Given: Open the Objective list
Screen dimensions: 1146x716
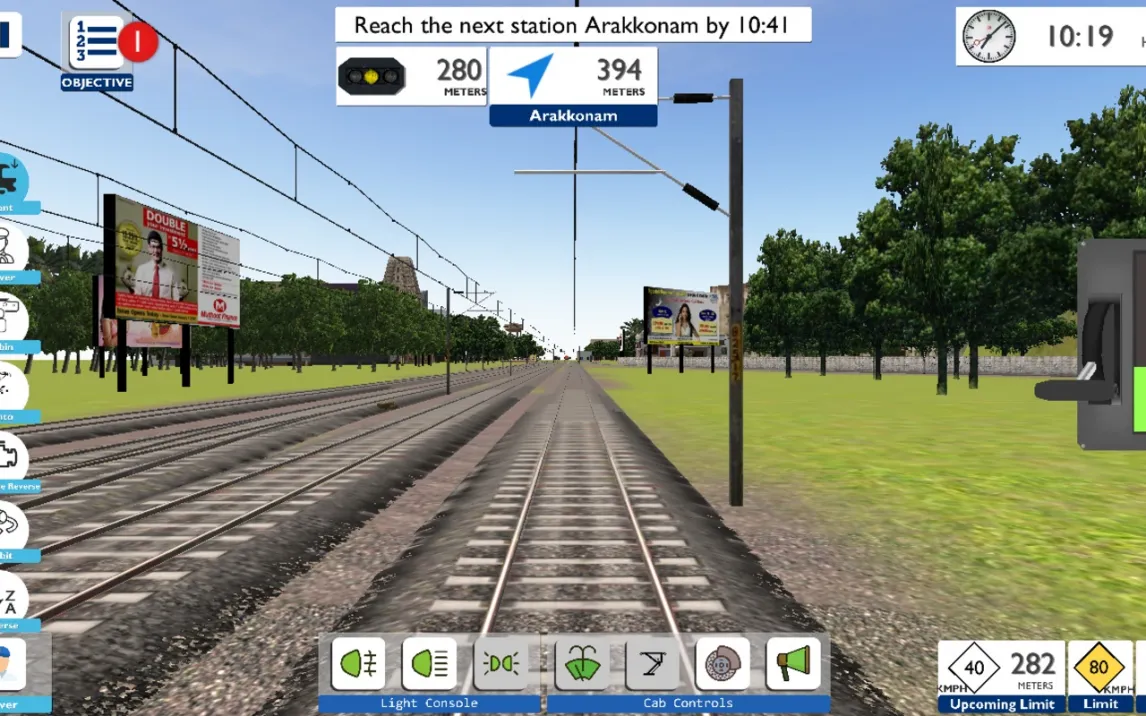Looking at the screenshot, I should click(96, 45).
